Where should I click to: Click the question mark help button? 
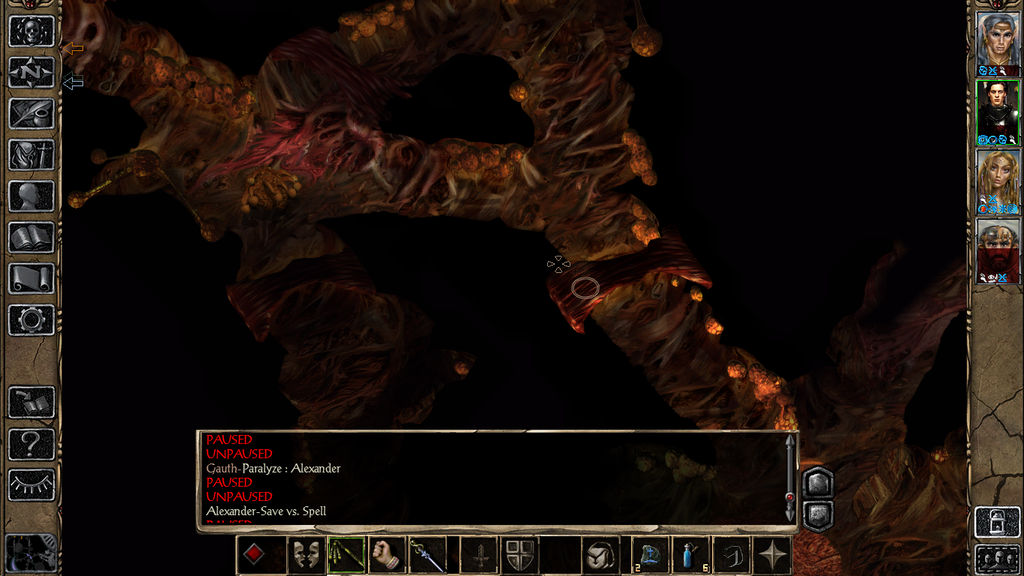click(x=31, y=443)
